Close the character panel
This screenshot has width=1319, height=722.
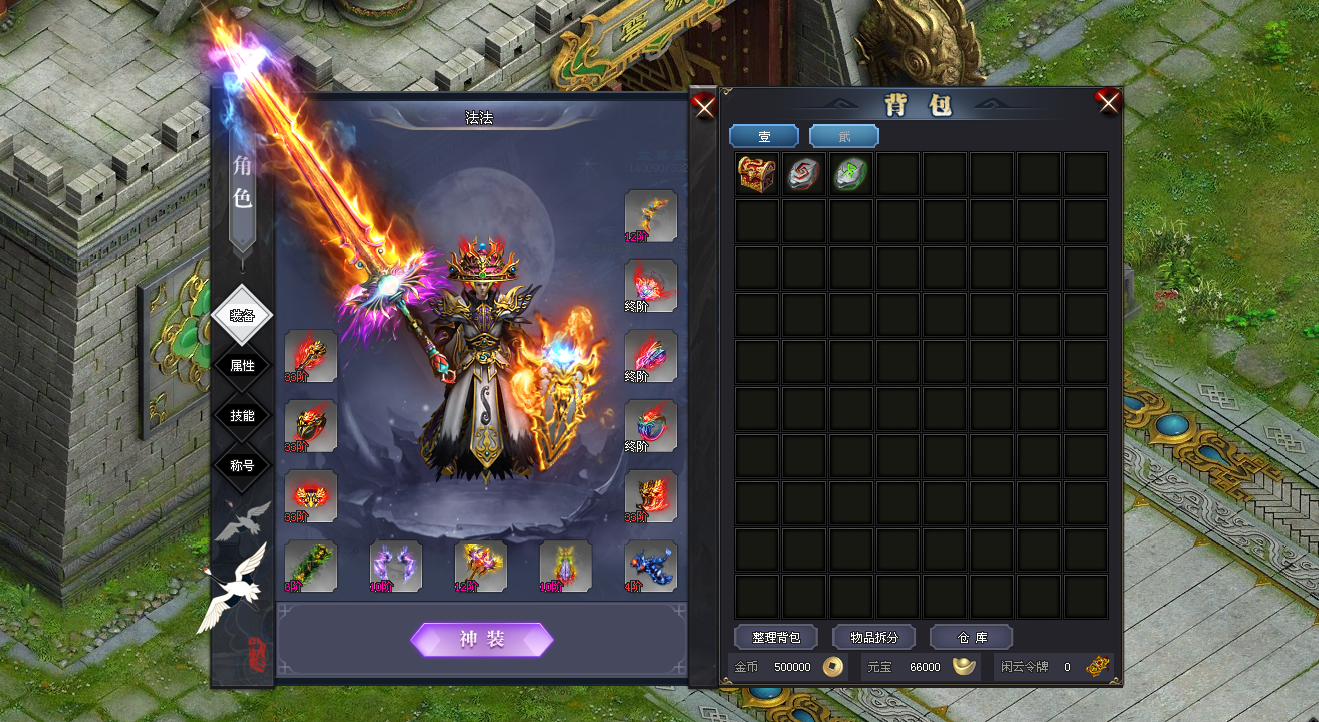[704, 106]
